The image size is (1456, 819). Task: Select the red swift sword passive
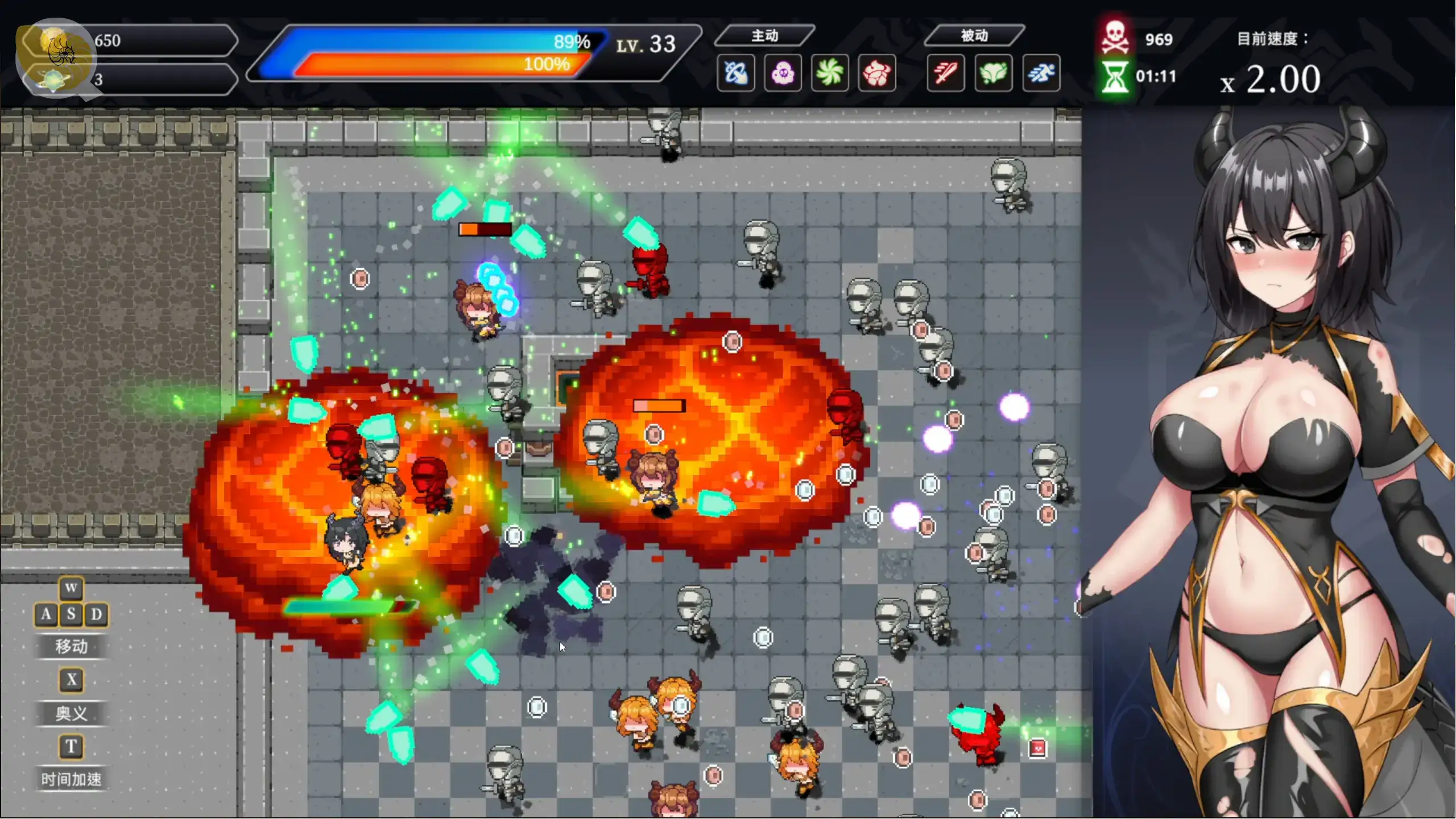(946, 73)
